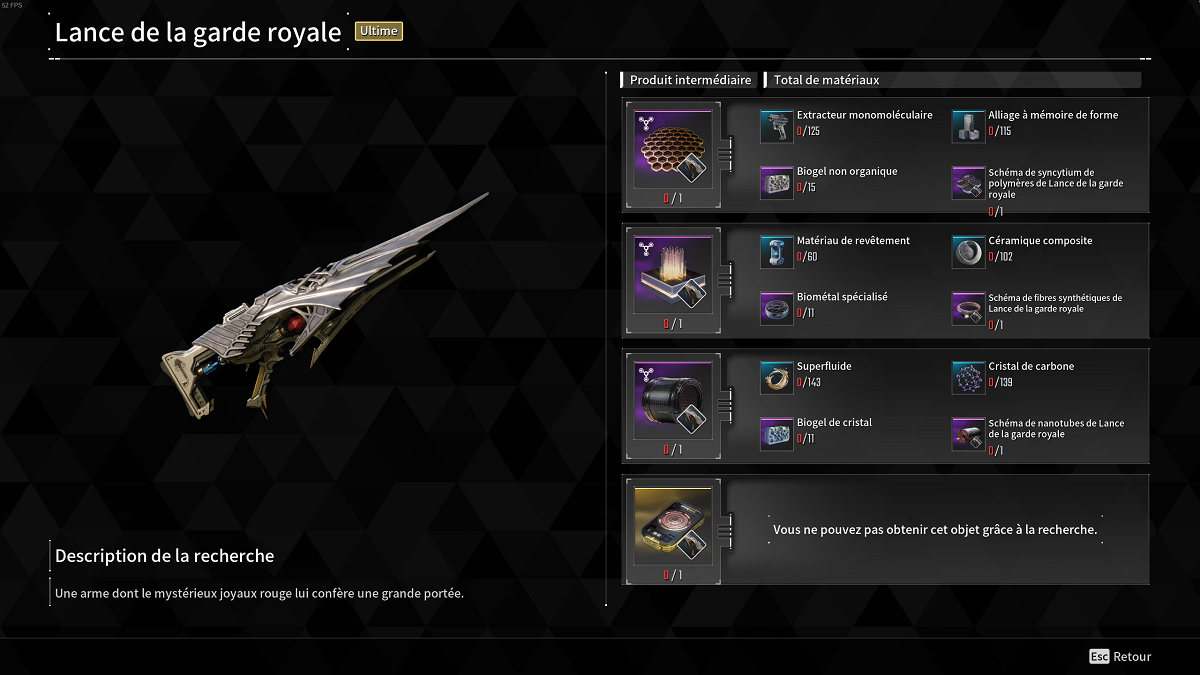The width and height of the screenshot is (1200, 675).
Task: Open the Total de matériaux tab
Action: point(826,80)
